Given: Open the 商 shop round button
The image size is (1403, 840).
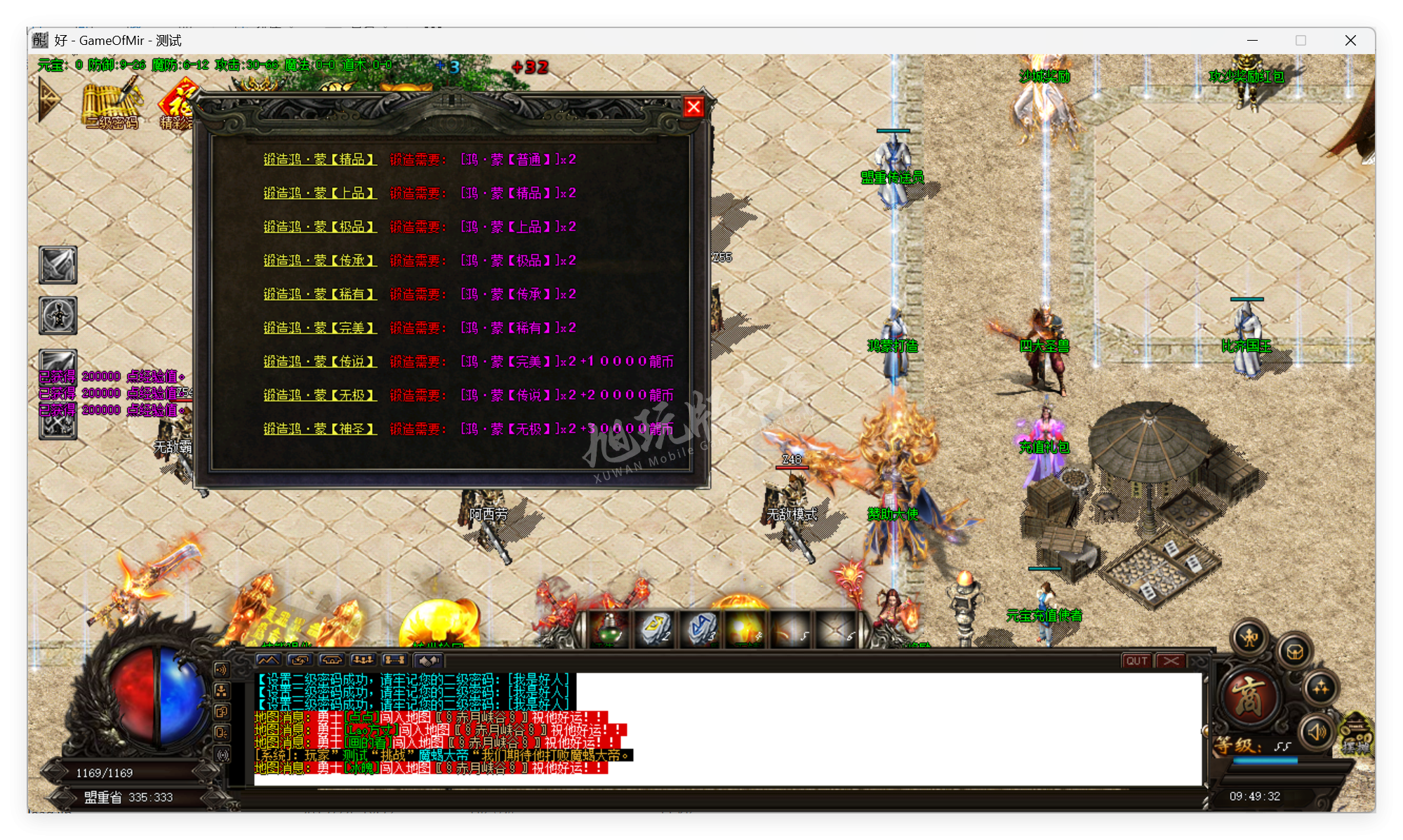Looking at the screenshot, I should point(1249,697).
